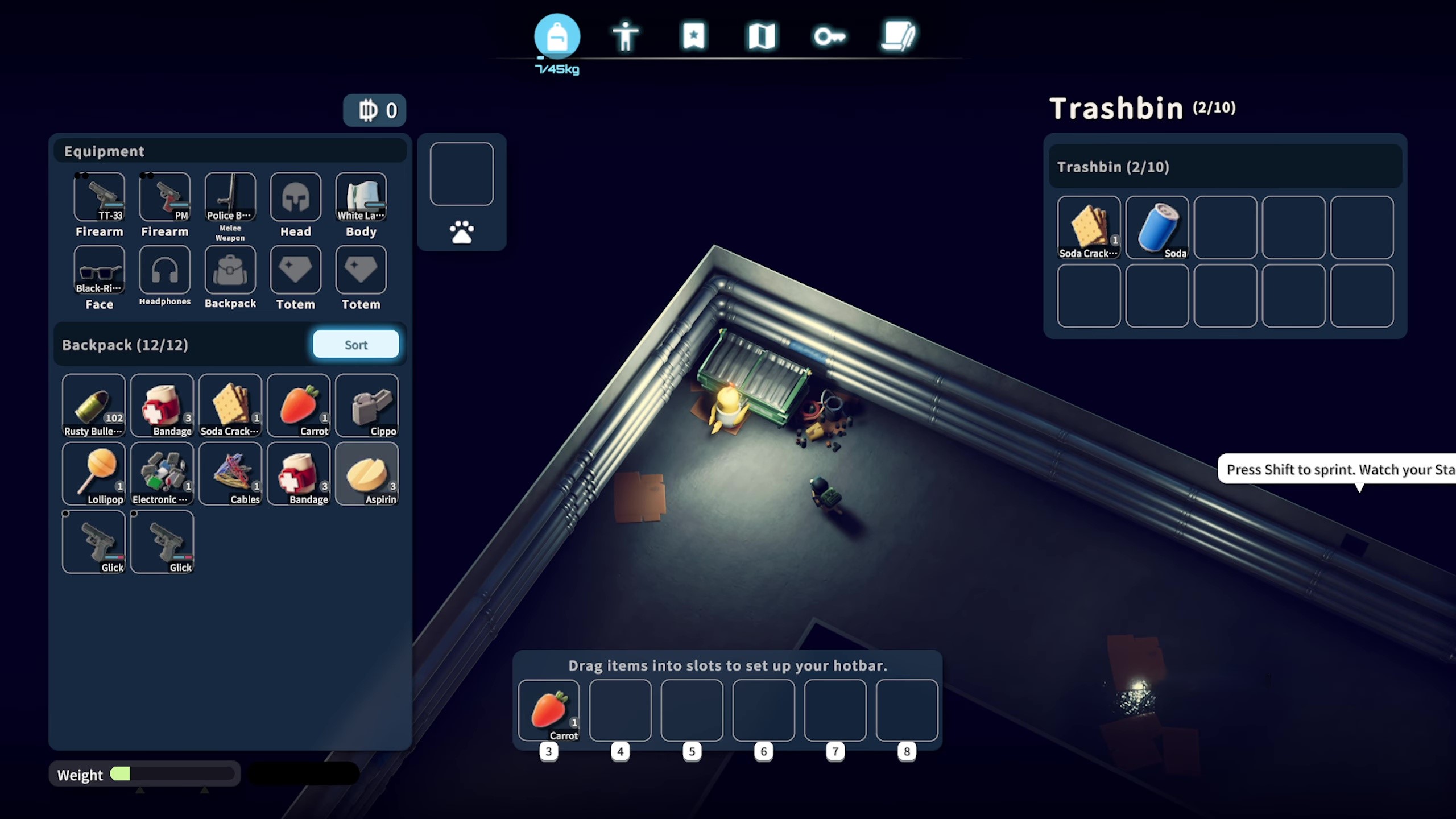Take the Soda can from Trashbin
1456x819 pixels.
tap(1157, 227)
